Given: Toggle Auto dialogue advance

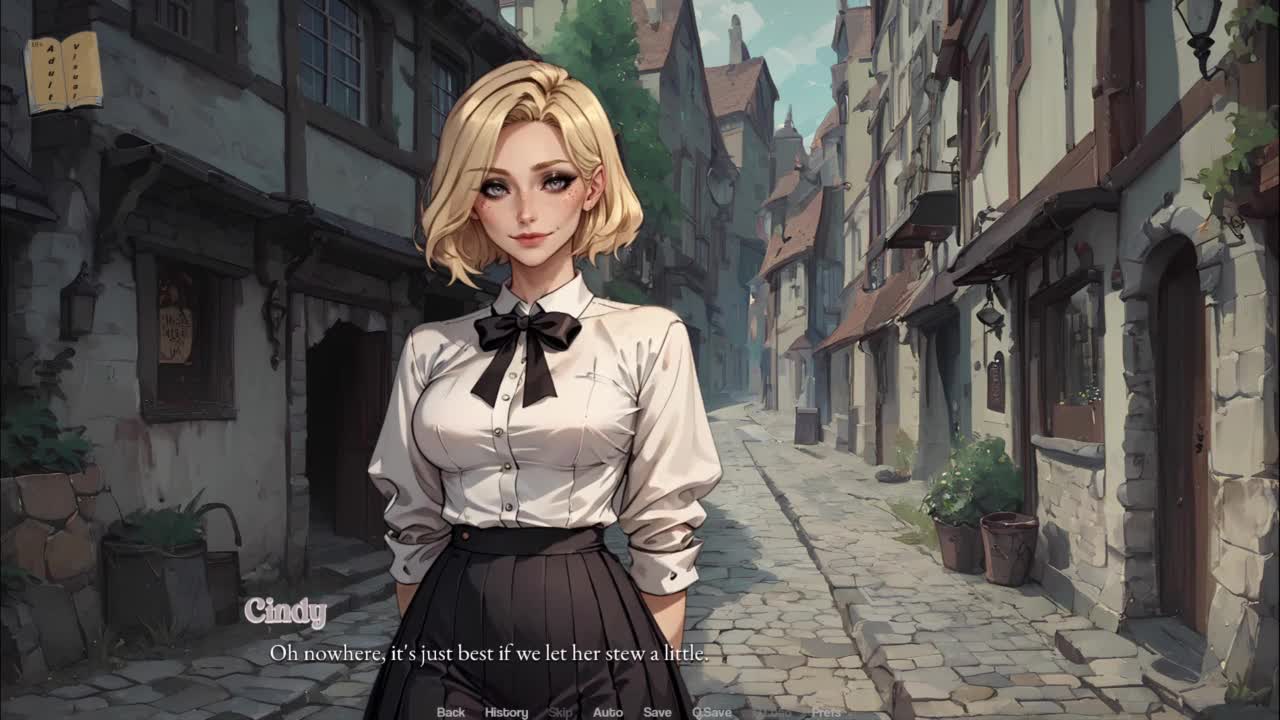Looking at the screenshot, I should tap(607, 712).
